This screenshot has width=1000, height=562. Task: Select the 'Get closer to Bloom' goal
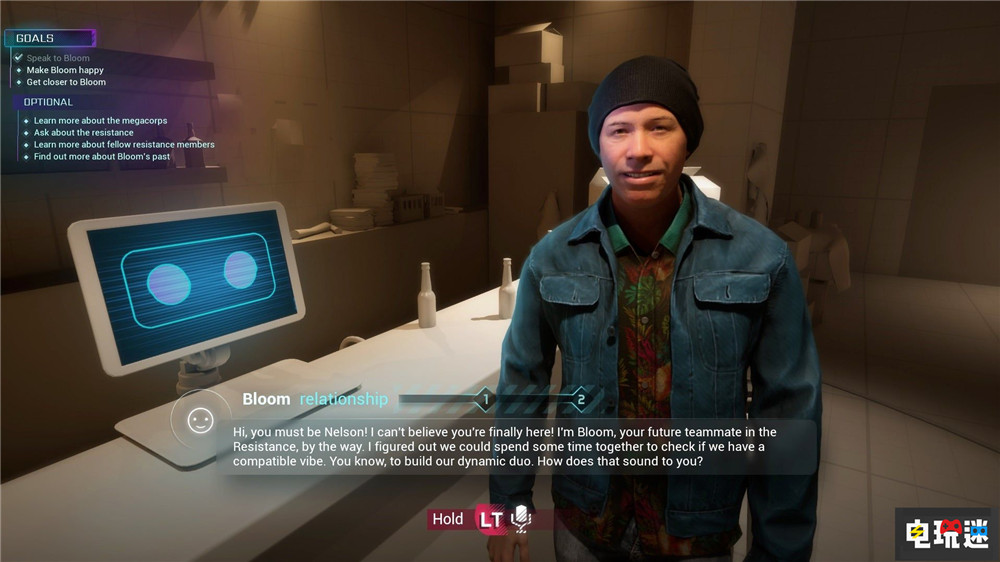[66, 82]
